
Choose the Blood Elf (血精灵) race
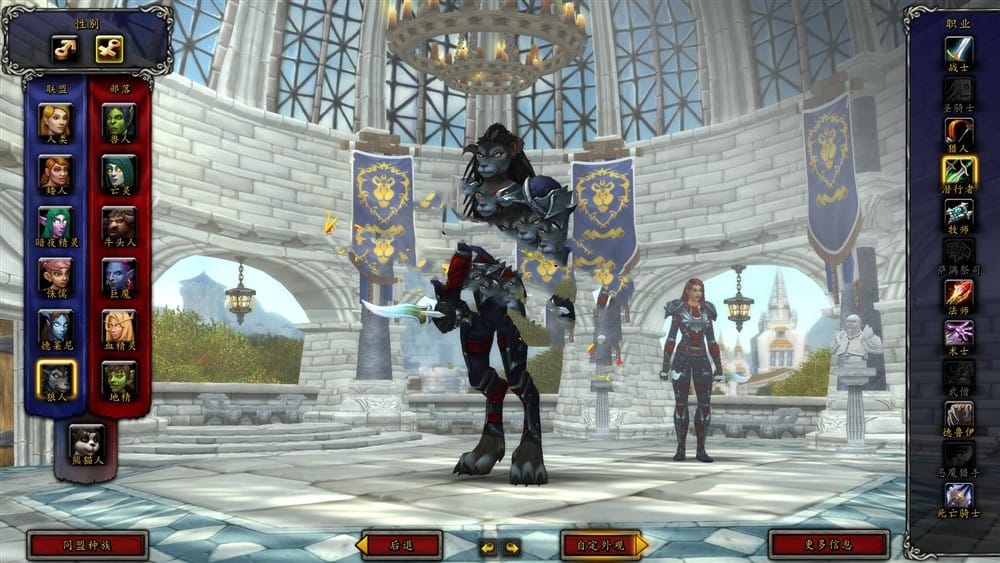click(x=119, y=327)
